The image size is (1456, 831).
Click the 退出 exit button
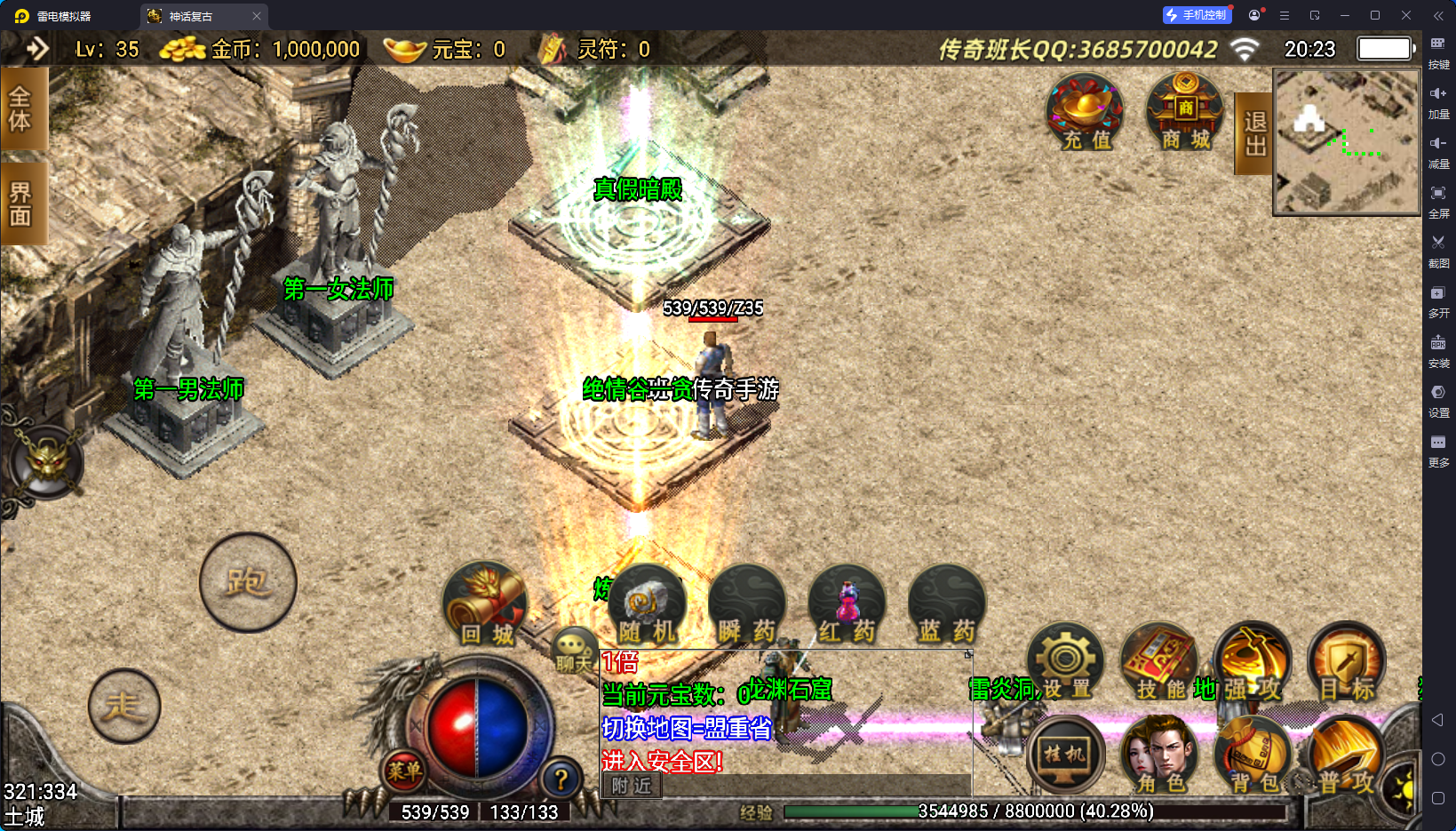1254,133
